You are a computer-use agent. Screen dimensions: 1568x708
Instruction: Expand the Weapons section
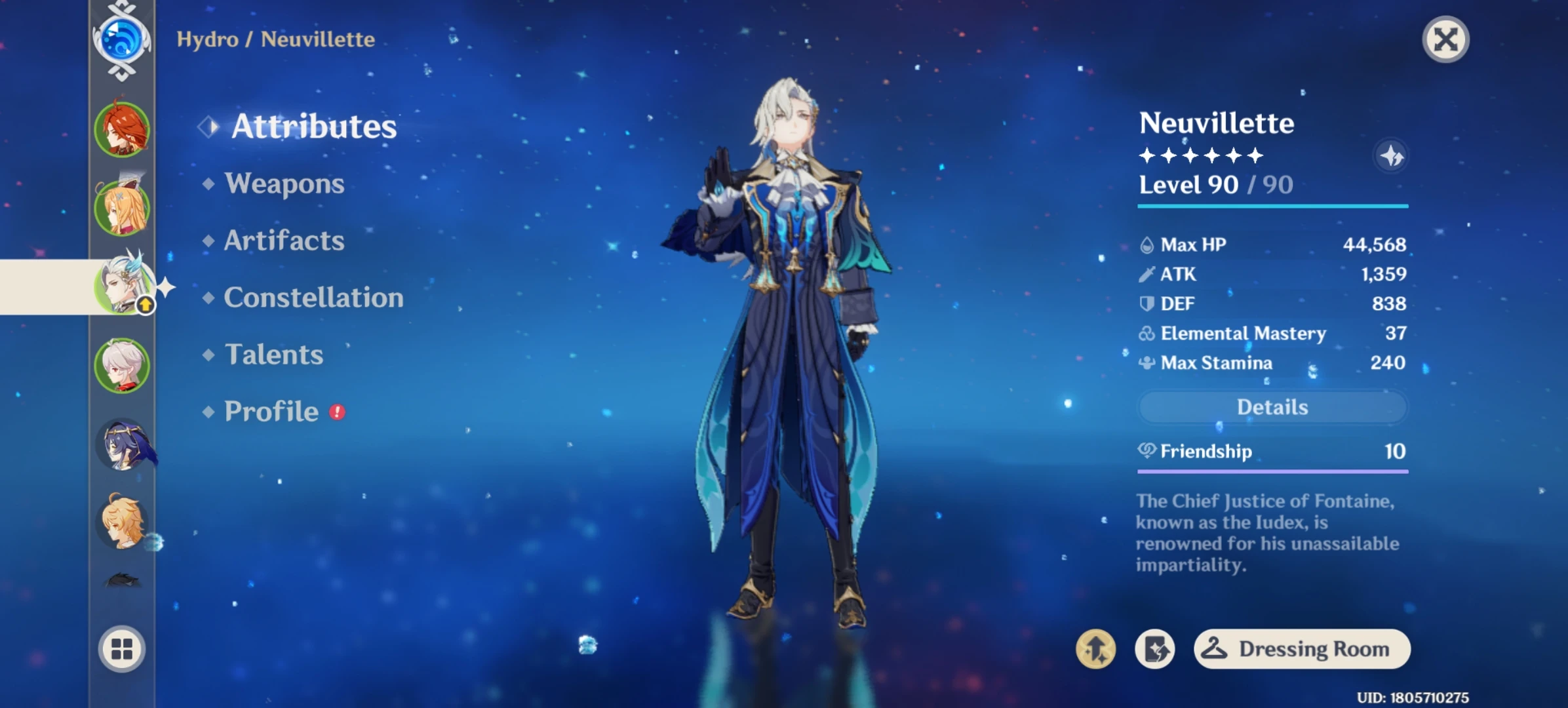coord(284,184)
